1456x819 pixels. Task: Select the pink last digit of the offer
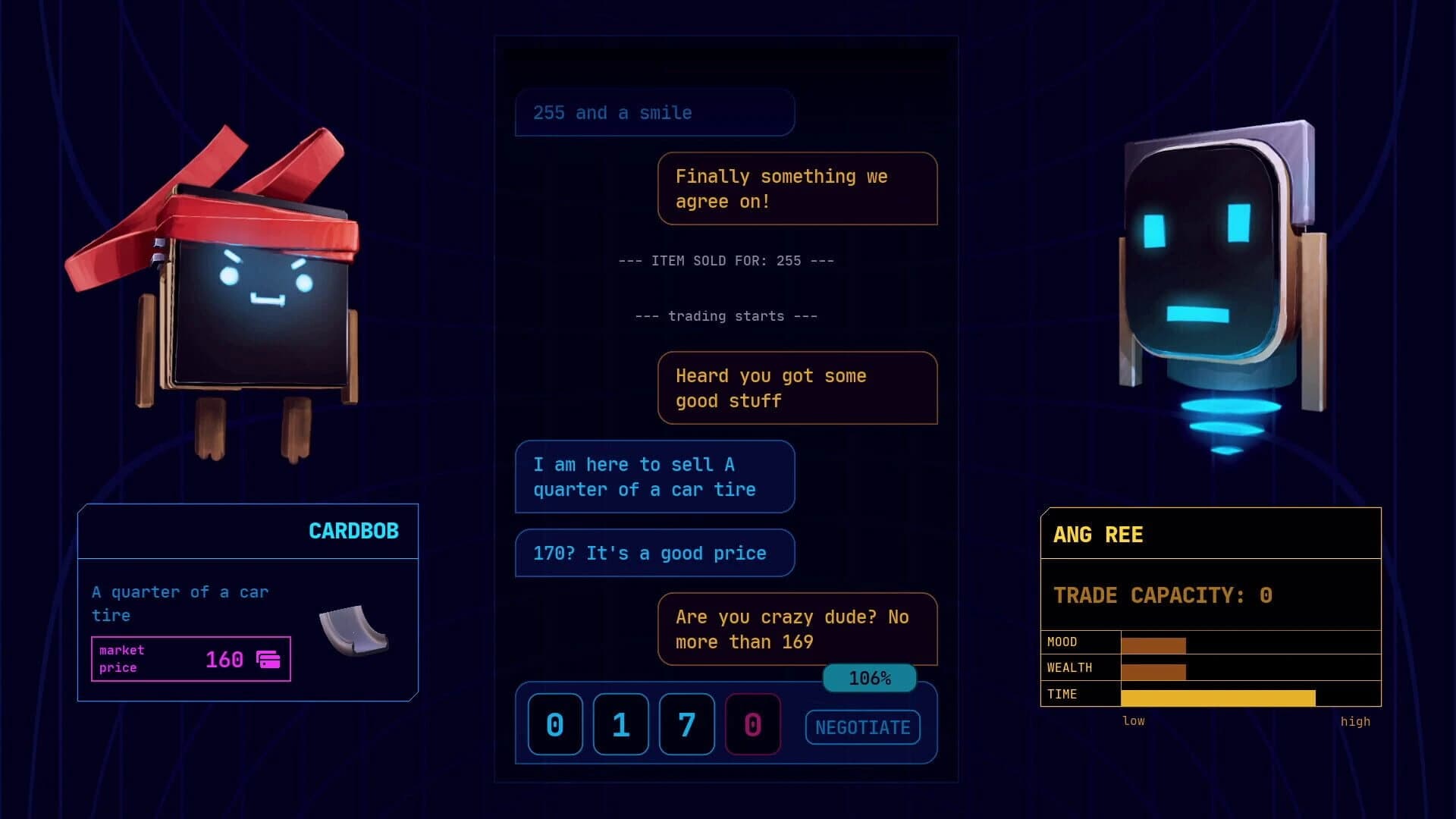pos(752,724)
